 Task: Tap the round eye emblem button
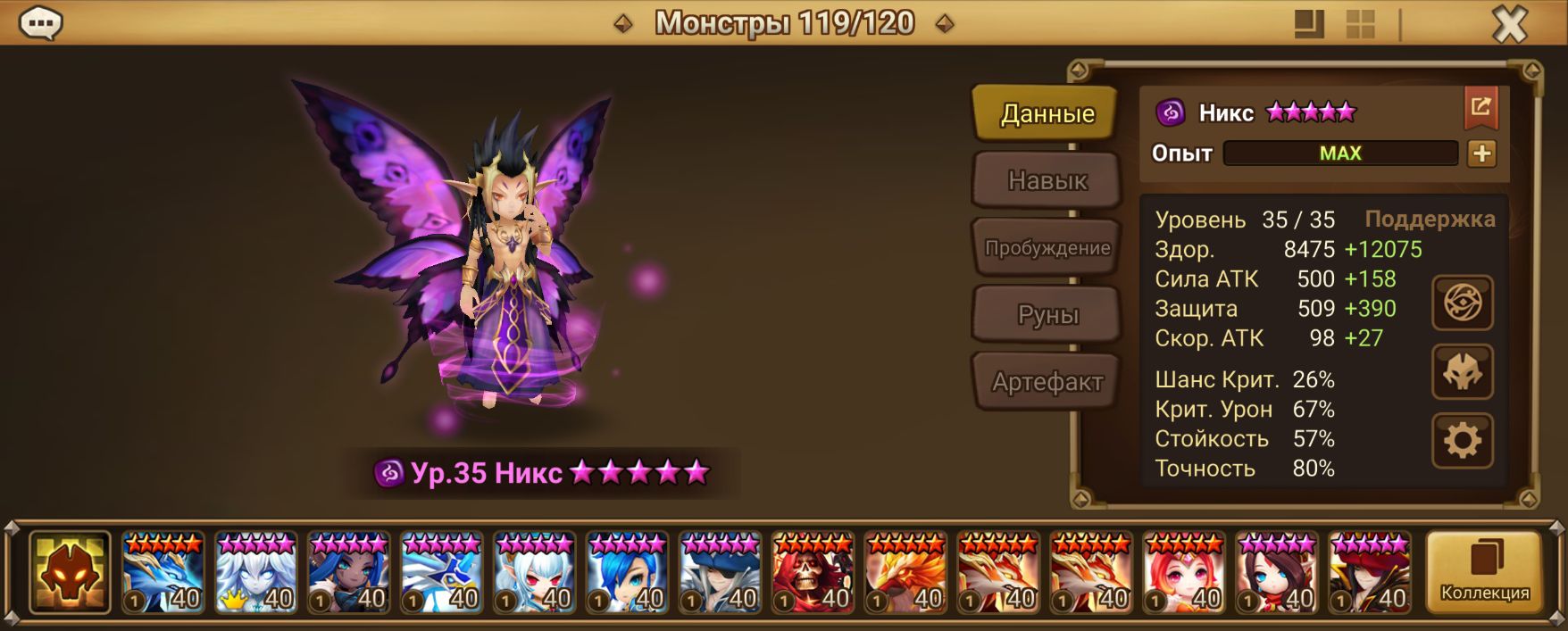point(1462,303)
